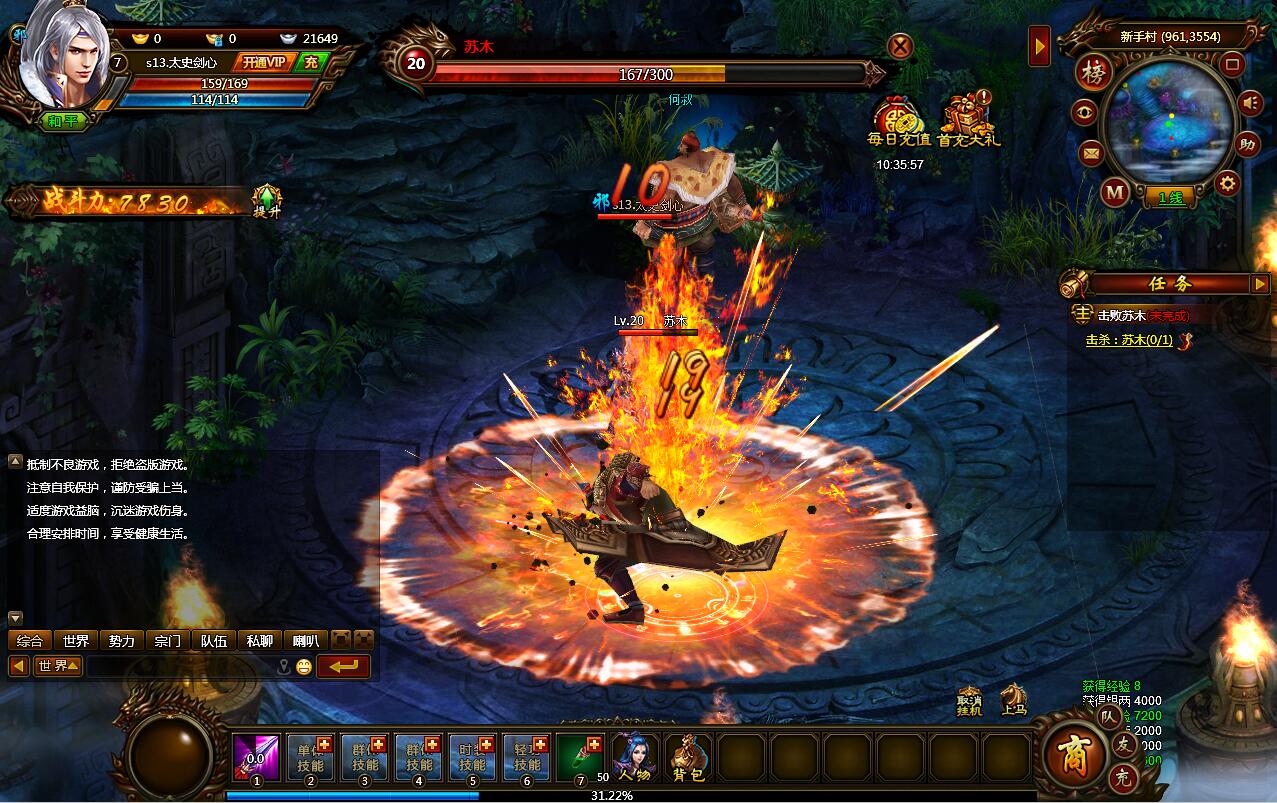
Task: Open the mail envelope icon
Action: tap(1090, 154)
